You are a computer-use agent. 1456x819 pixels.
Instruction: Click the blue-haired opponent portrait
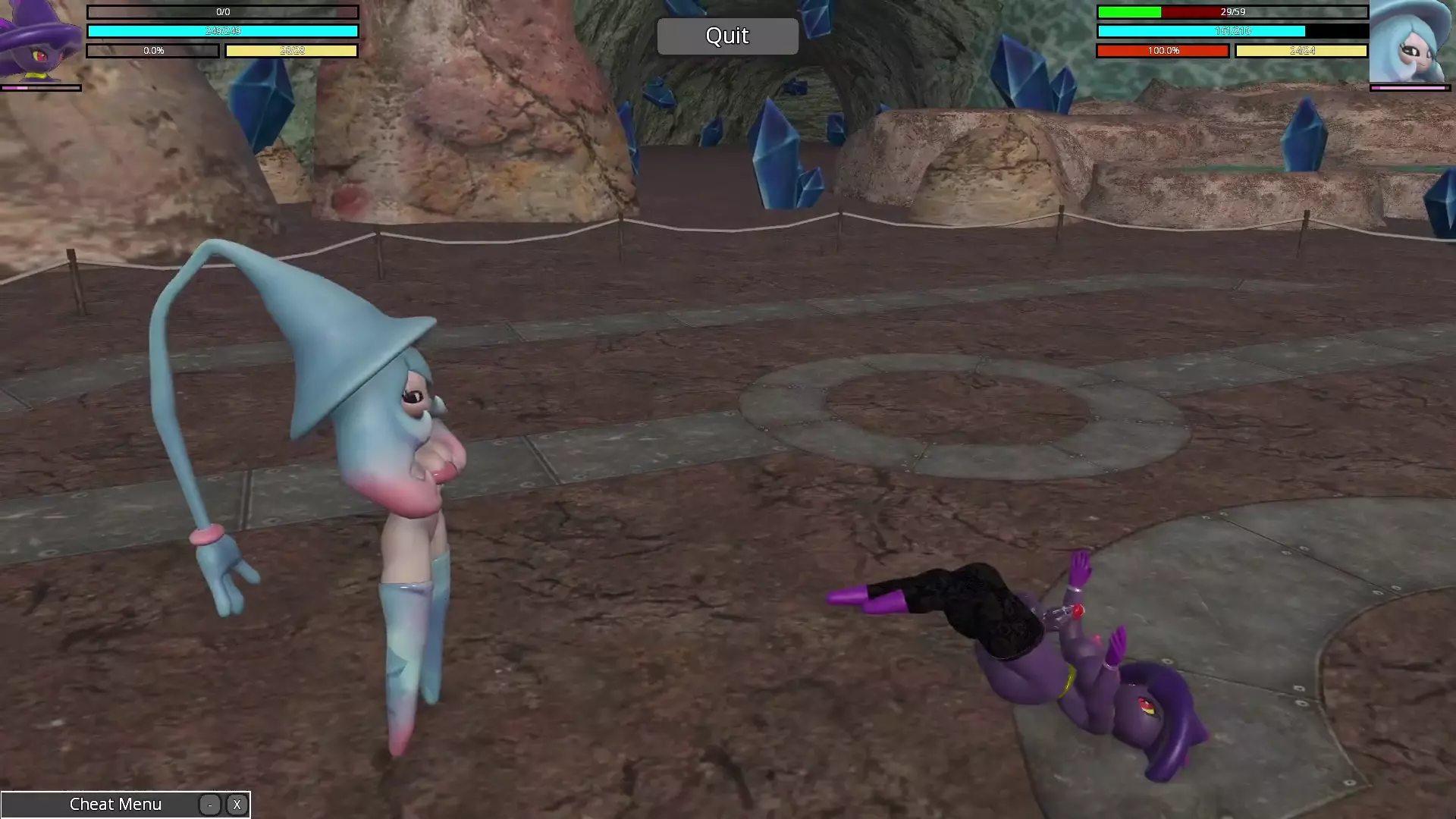coord(1409,42)
